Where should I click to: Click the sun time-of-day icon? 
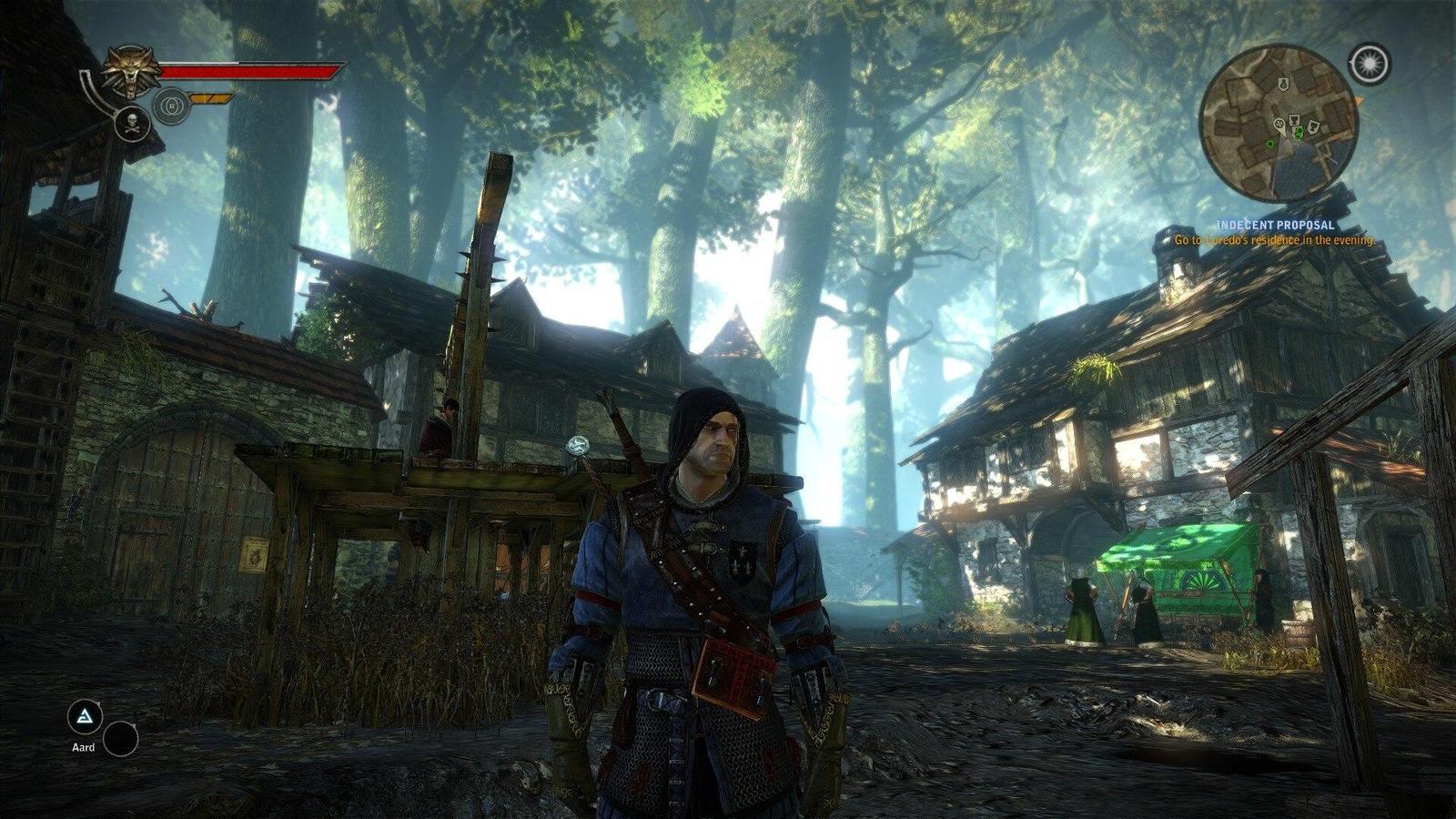coord(1370,62)
